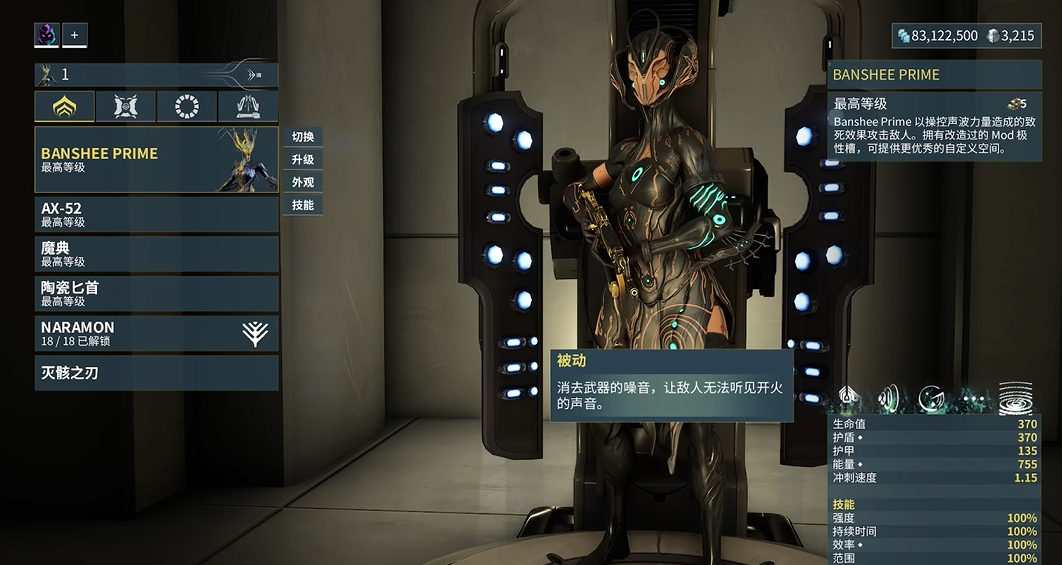Select the Banshee Prime warframe slot

click(x=156, y=160)
